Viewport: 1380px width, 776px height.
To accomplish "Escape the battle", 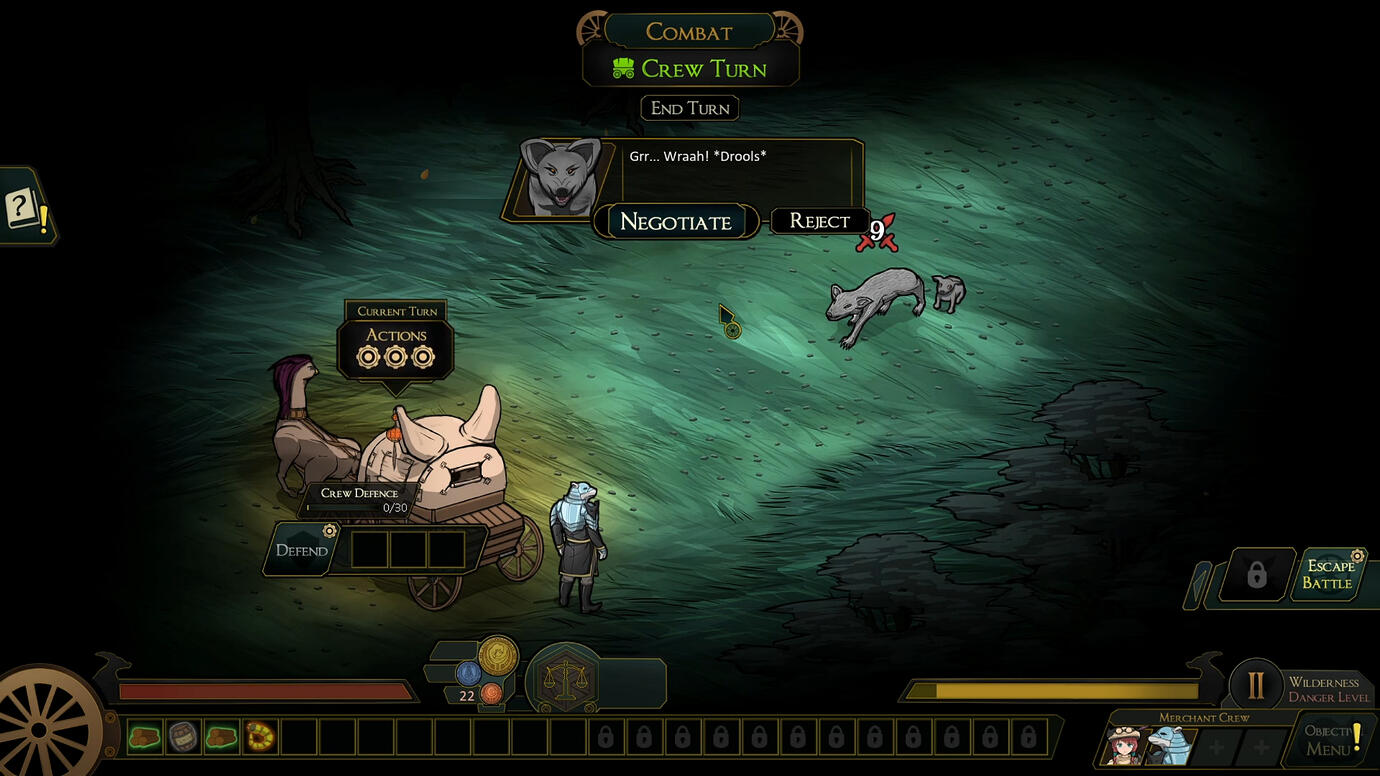I will click(1328, 575).
